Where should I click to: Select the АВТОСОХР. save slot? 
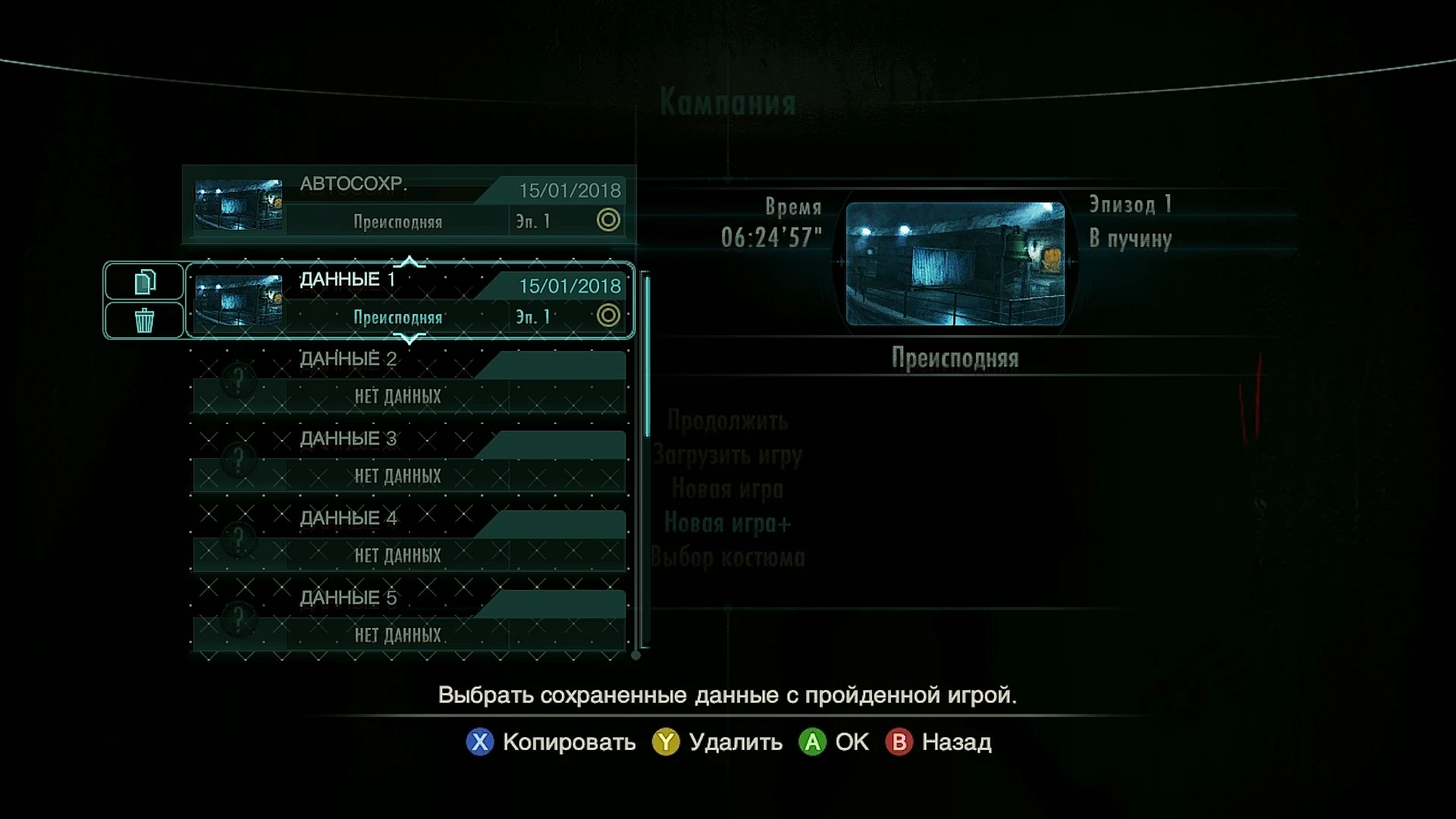(409, 205)
